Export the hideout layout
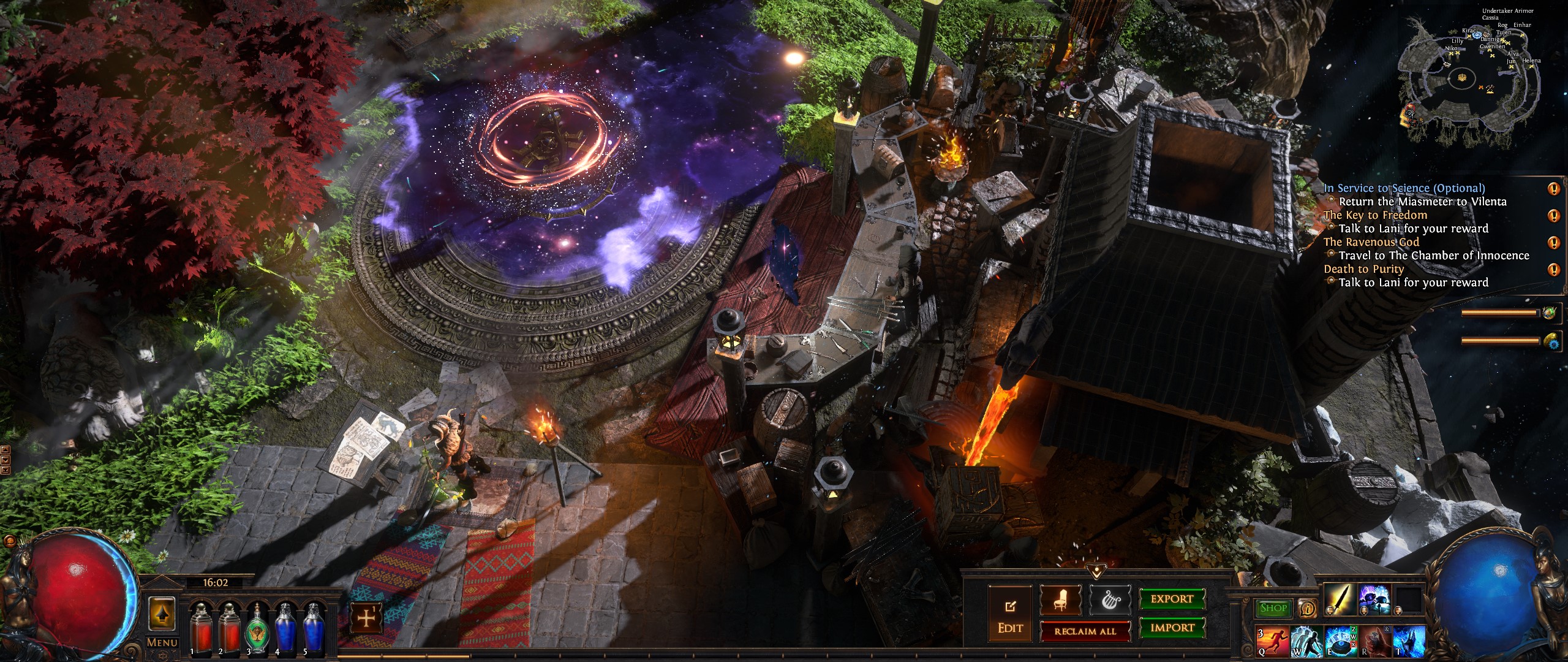1568x662 pixels. click(x=1172, y=599)
